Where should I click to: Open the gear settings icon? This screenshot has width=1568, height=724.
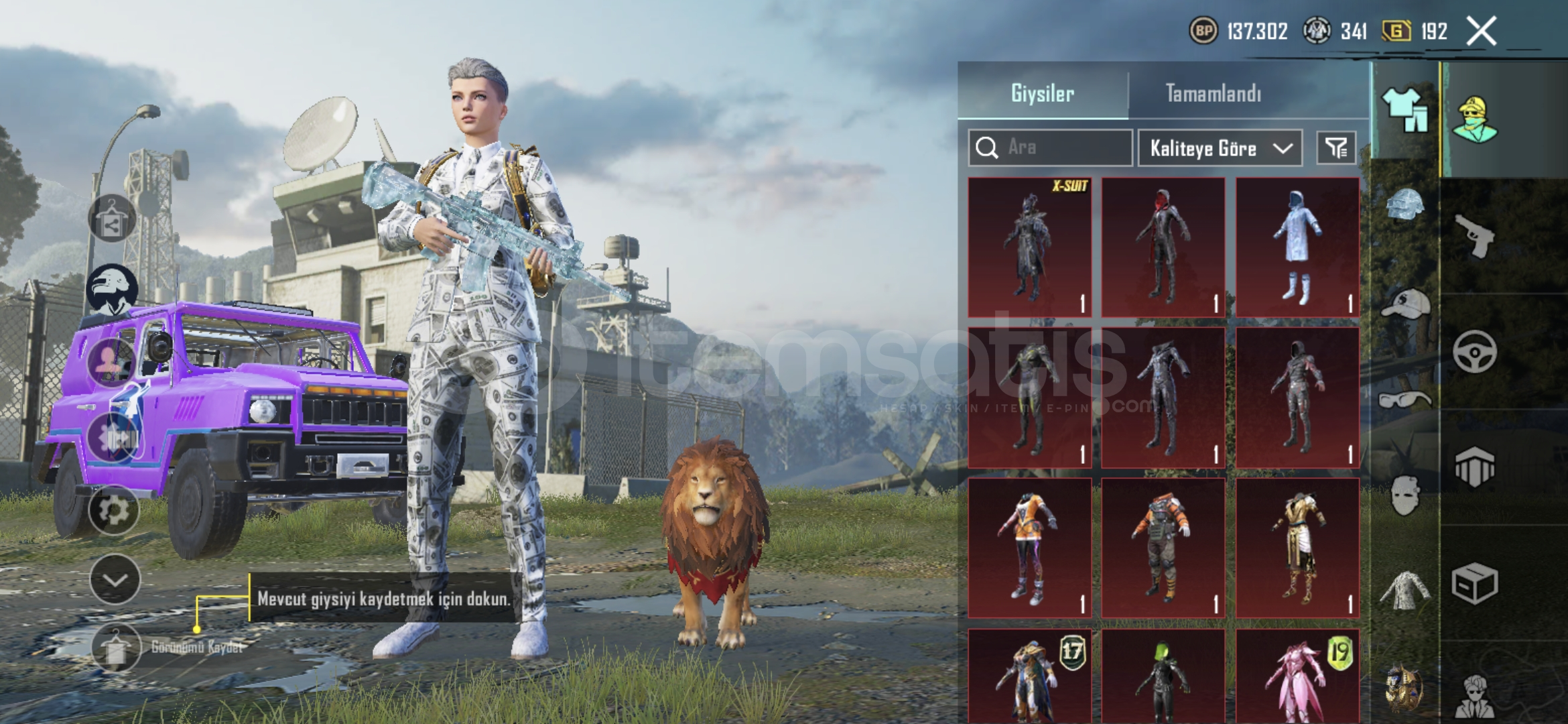pos(113,511)
